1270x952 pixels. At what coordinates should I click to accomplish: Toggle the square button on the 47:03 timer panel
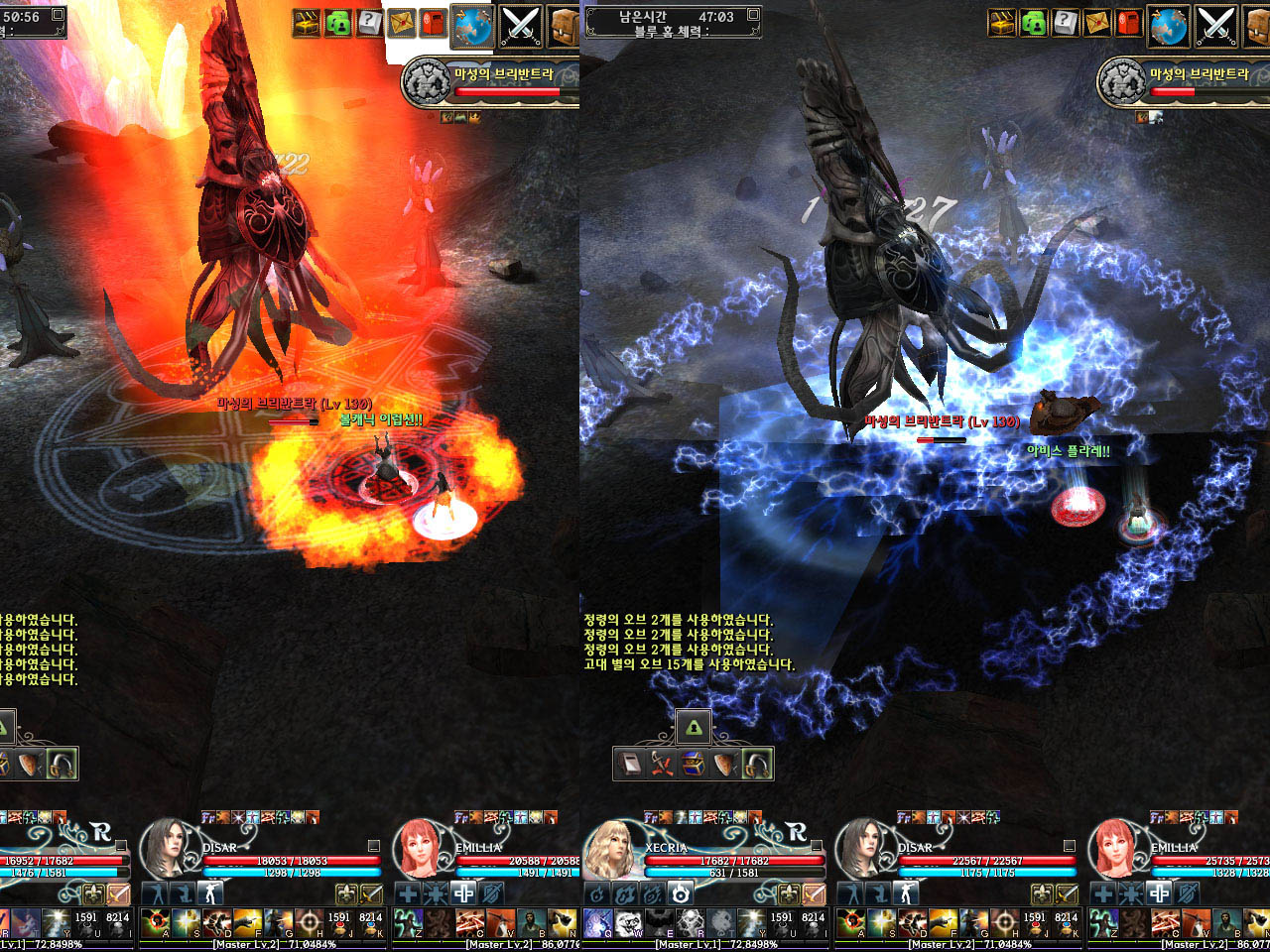[754, 15]
